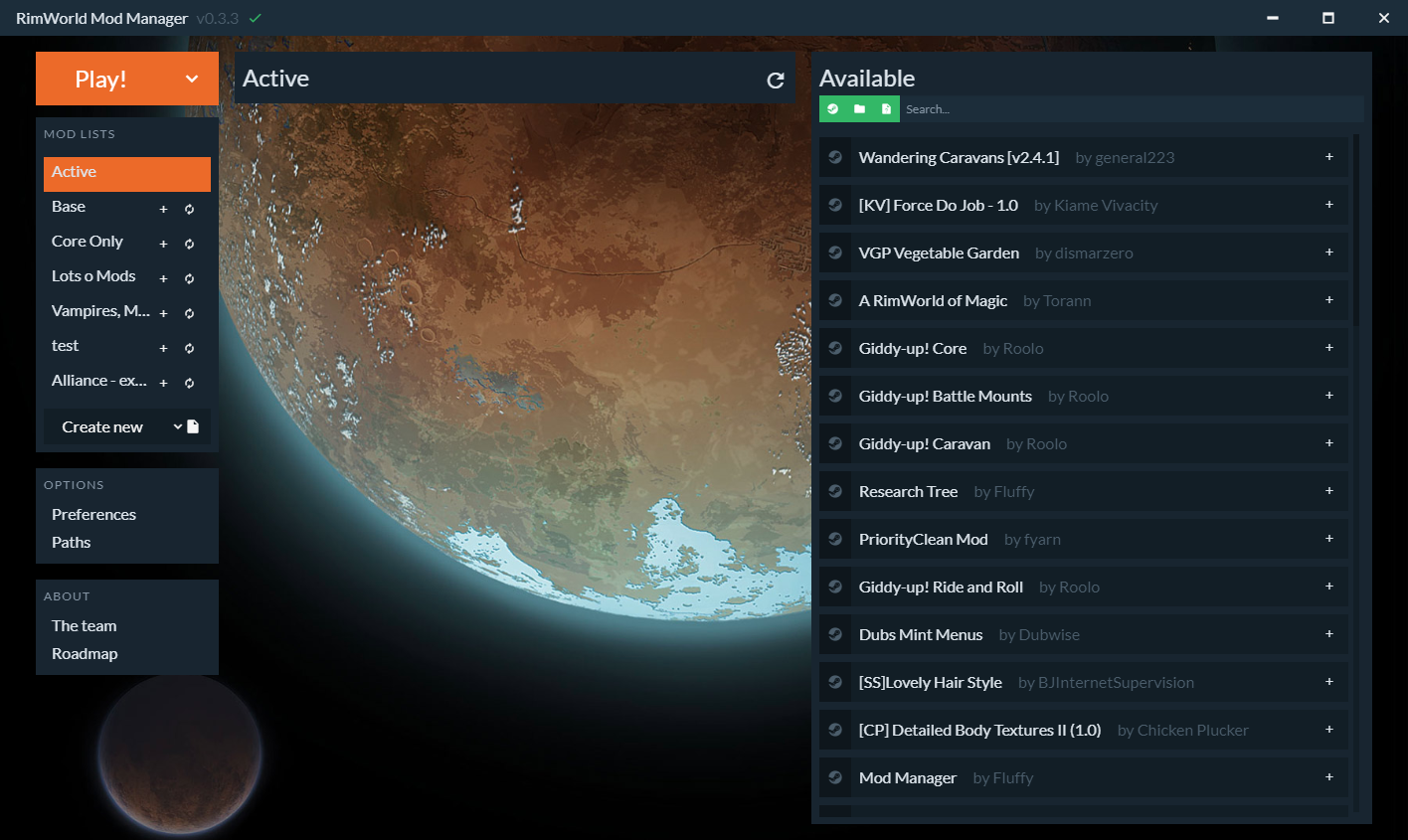
Task: Append Lots o Mods using its plus icon
Action: tap(163, 277)
